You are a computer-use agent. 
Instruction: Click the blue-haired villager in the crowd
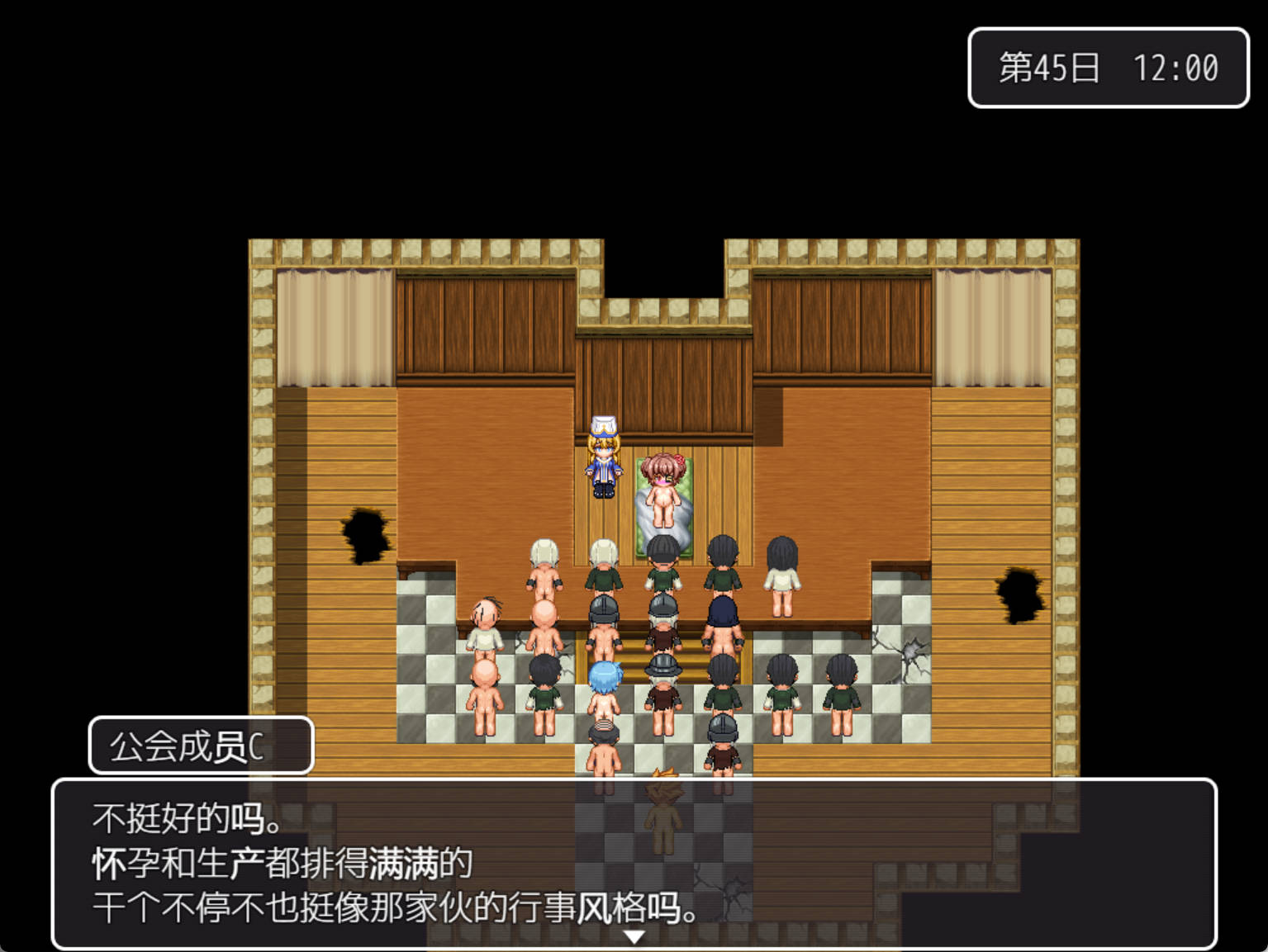(606, 685)
